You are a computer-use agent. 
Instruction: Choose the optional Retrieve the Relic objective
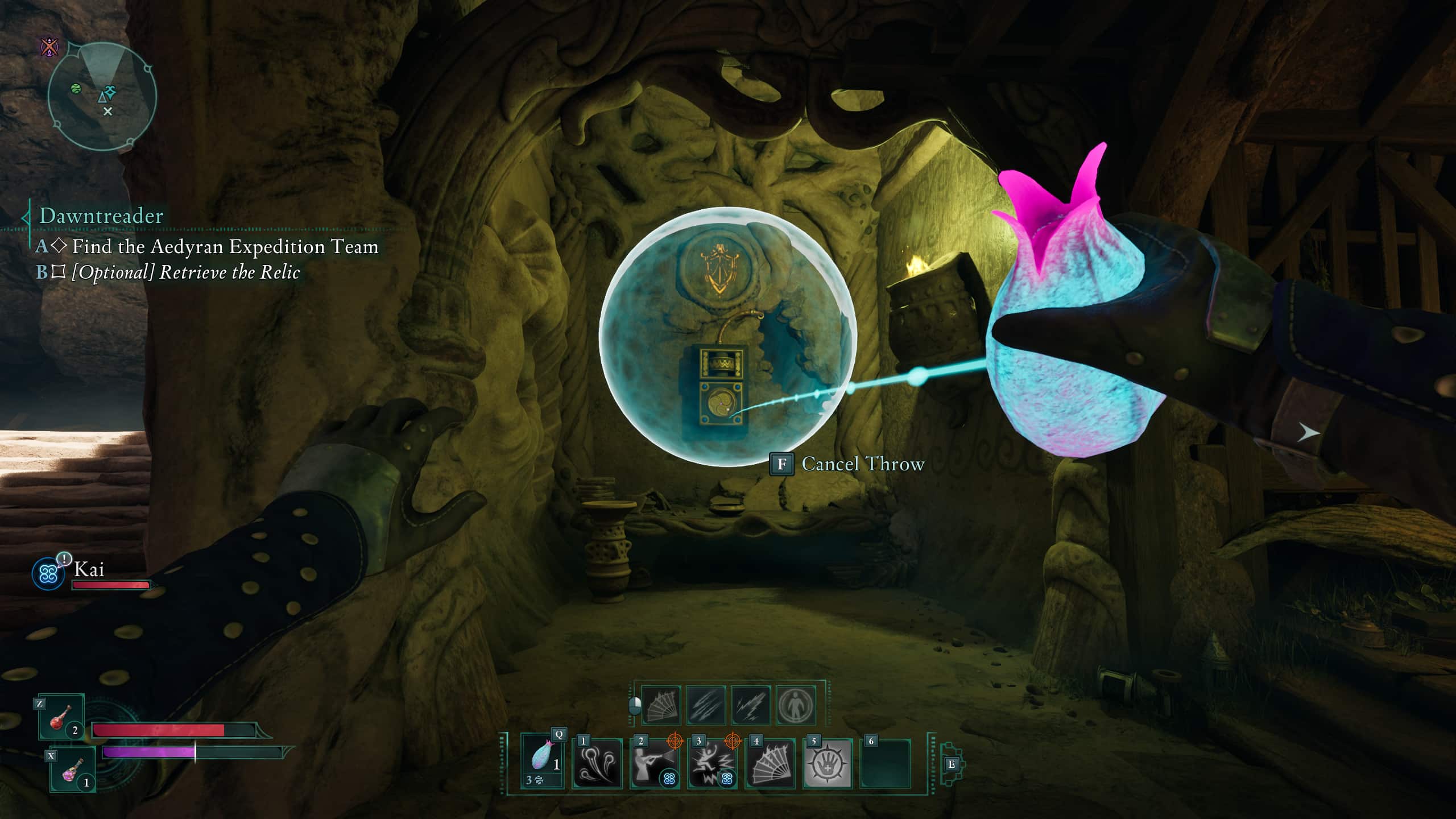coord(185,272)
